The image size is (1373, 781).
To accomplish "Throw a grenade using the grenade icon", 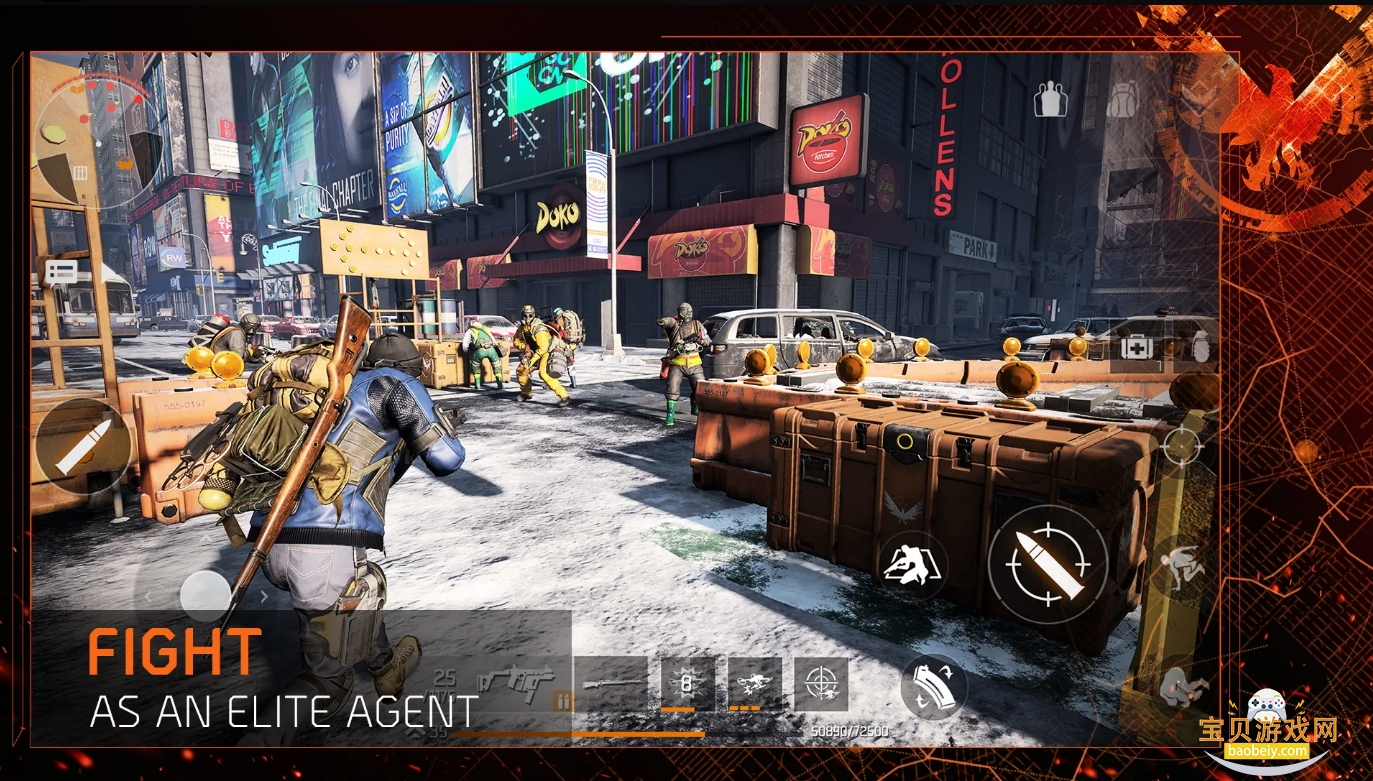I will [x=1199, y=347].
